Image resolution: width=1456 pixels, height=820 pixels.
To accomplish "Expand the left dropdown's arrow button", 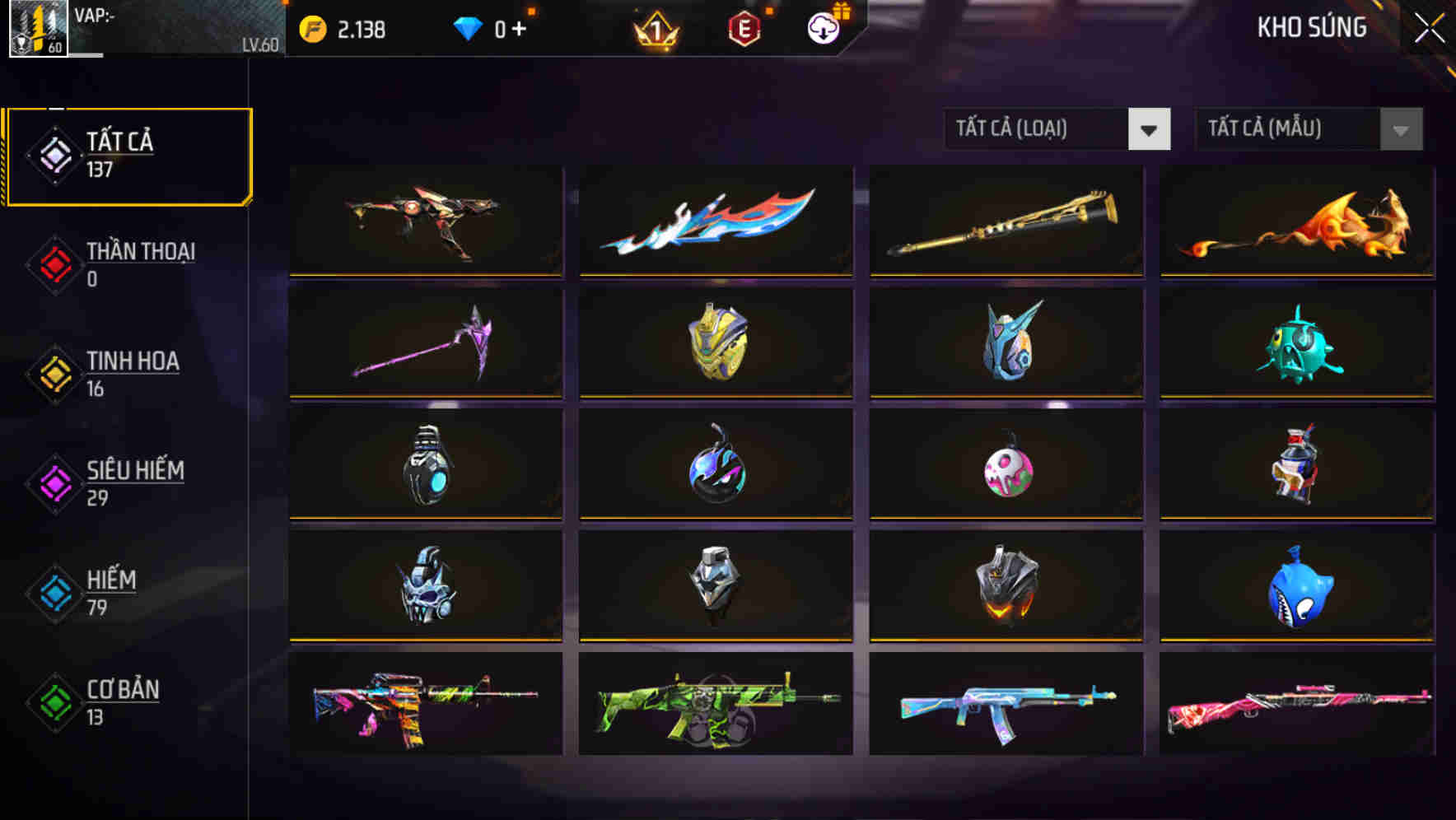I will tap(1150, 130).
